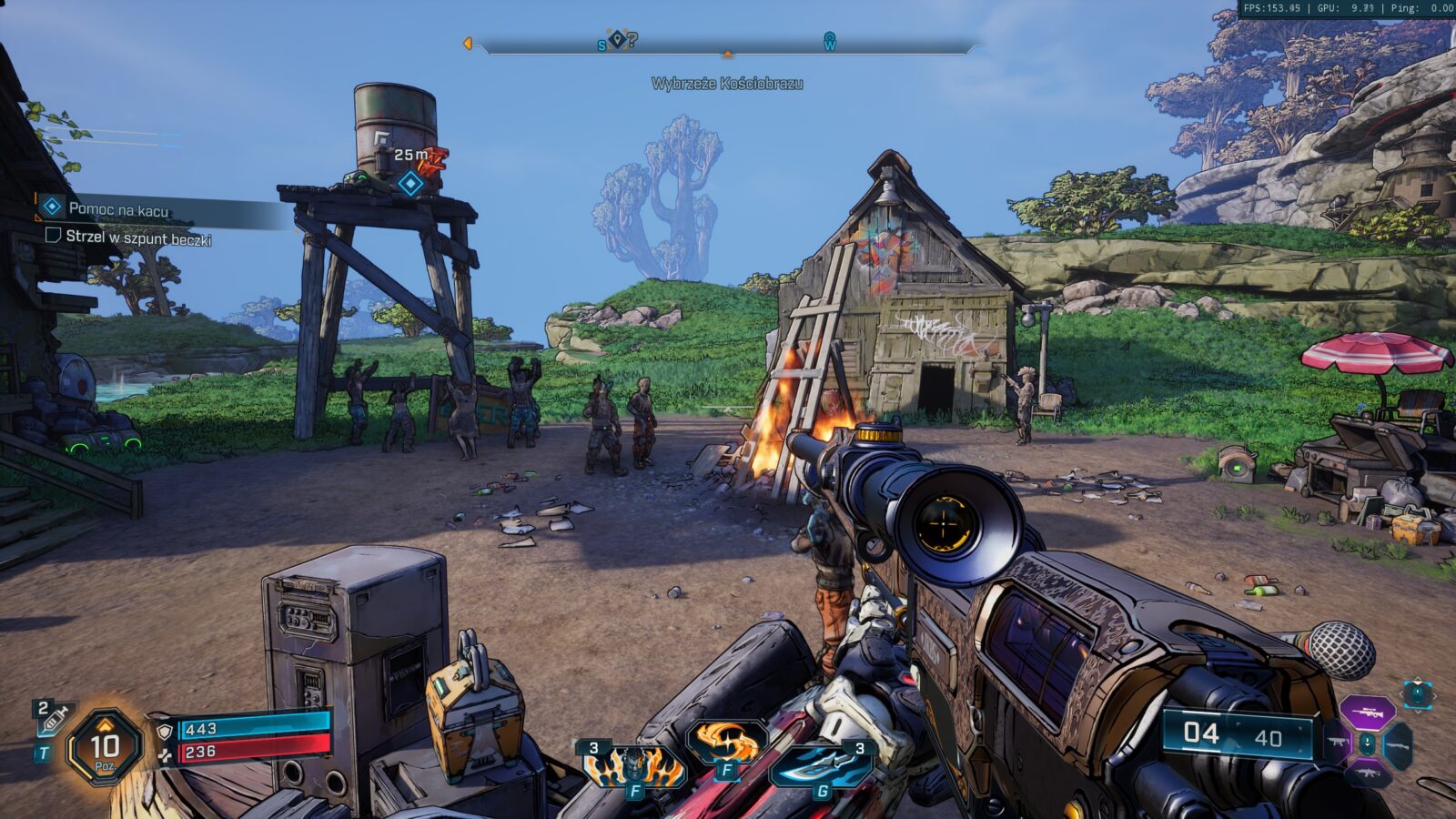Activate the flaming face action skill

click(x=633, y=766)
